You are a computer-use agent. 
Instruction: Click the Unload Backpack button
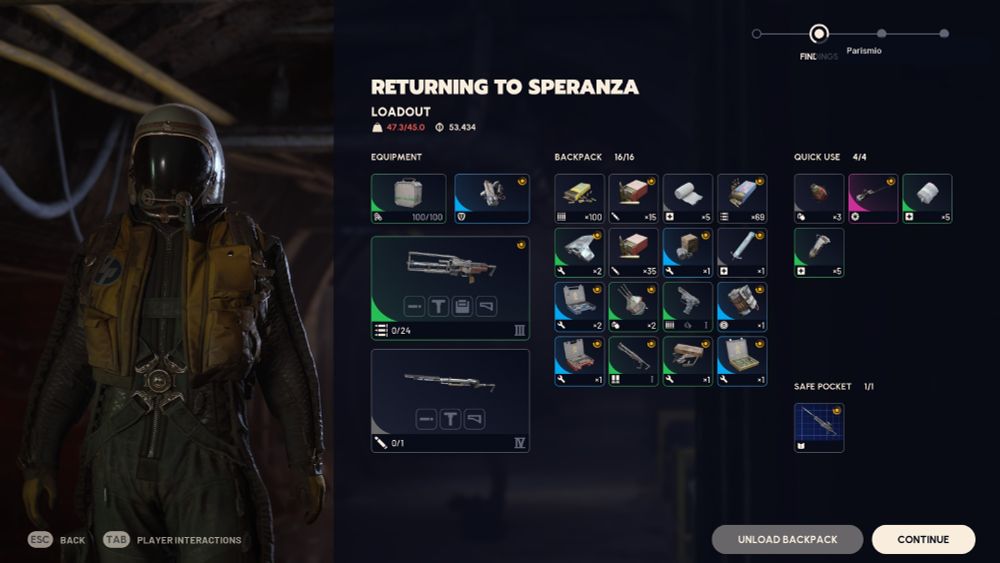tap(787, 539)
